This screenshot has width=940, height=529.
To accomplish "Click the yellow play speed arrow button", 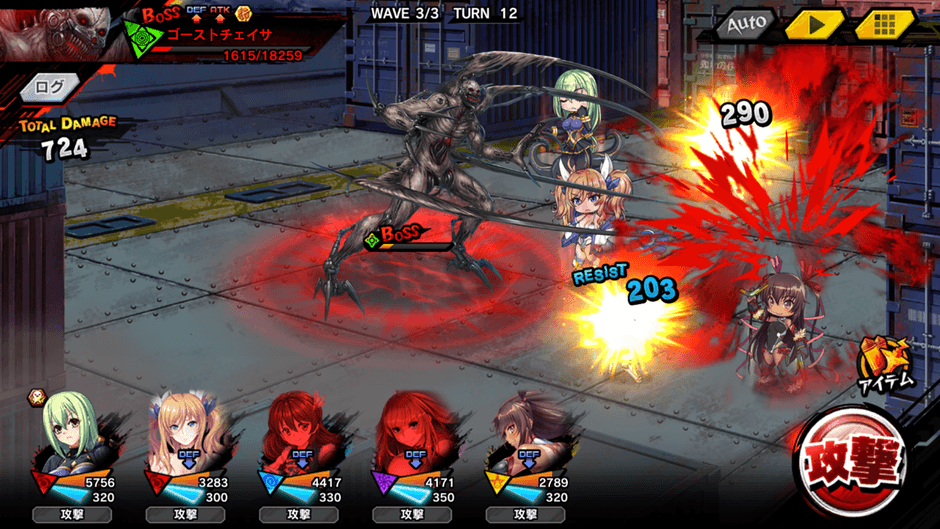I will [x=815, y=23].
